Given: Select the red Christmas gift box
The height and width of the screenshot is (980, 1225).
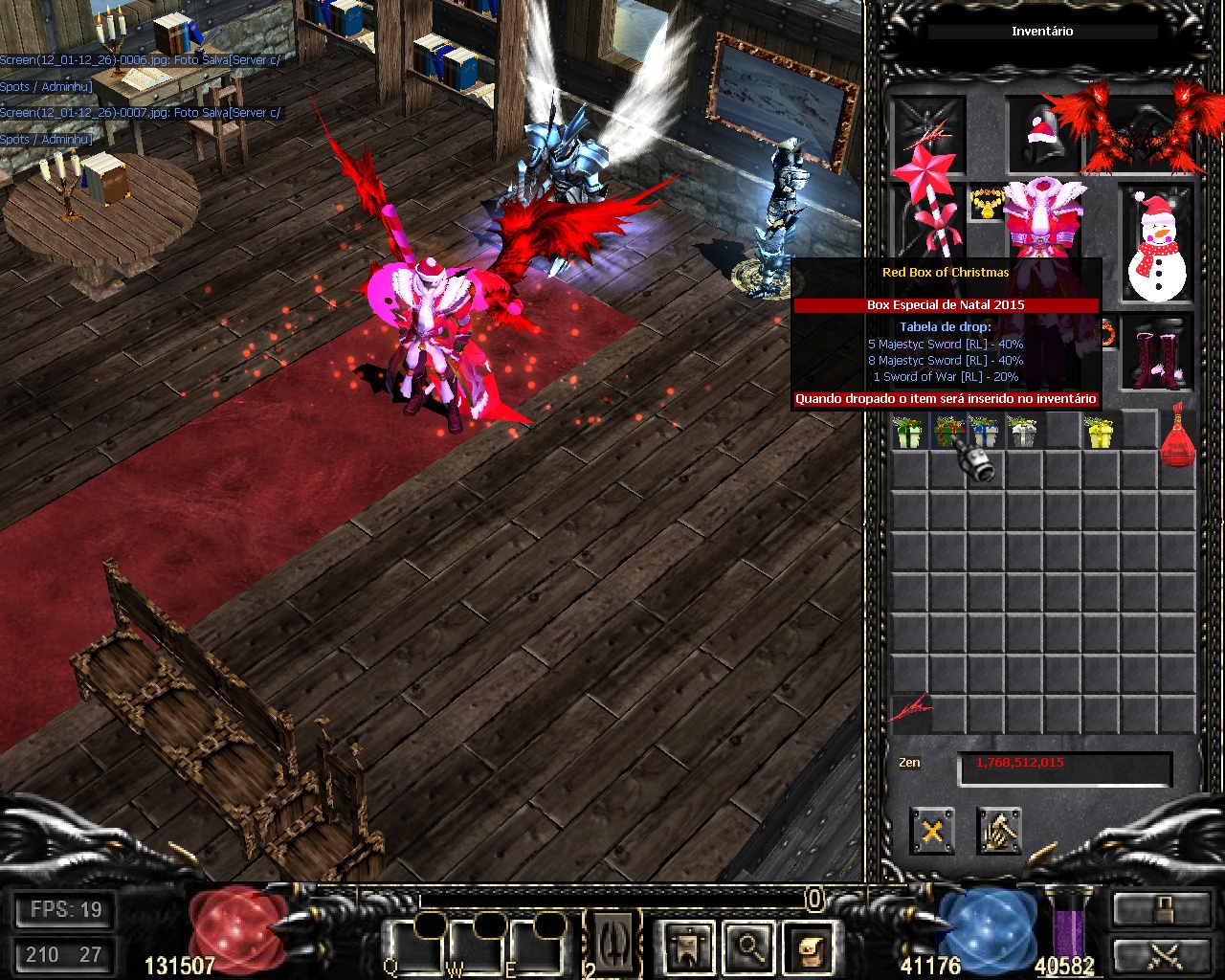Looking at the screenshot, I should (x=947, y=432).
